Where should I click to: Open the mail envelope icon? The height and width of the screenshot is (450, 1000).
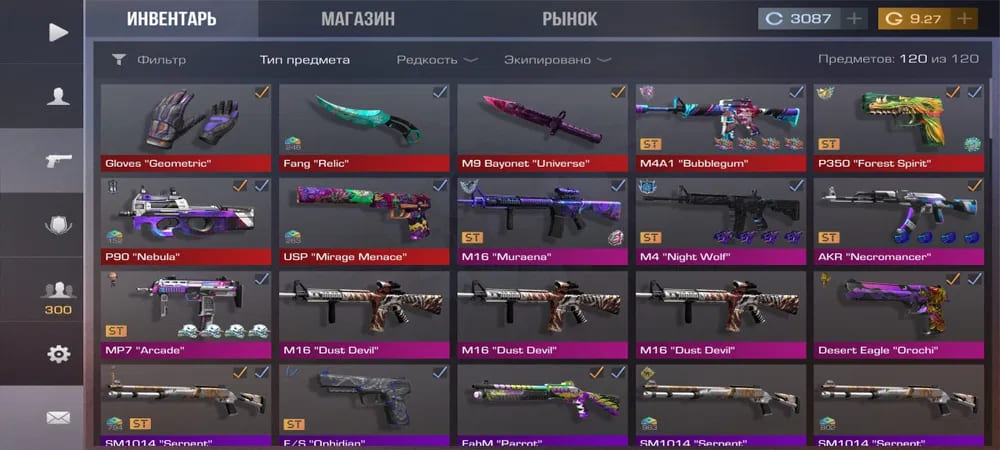[59, 417]
